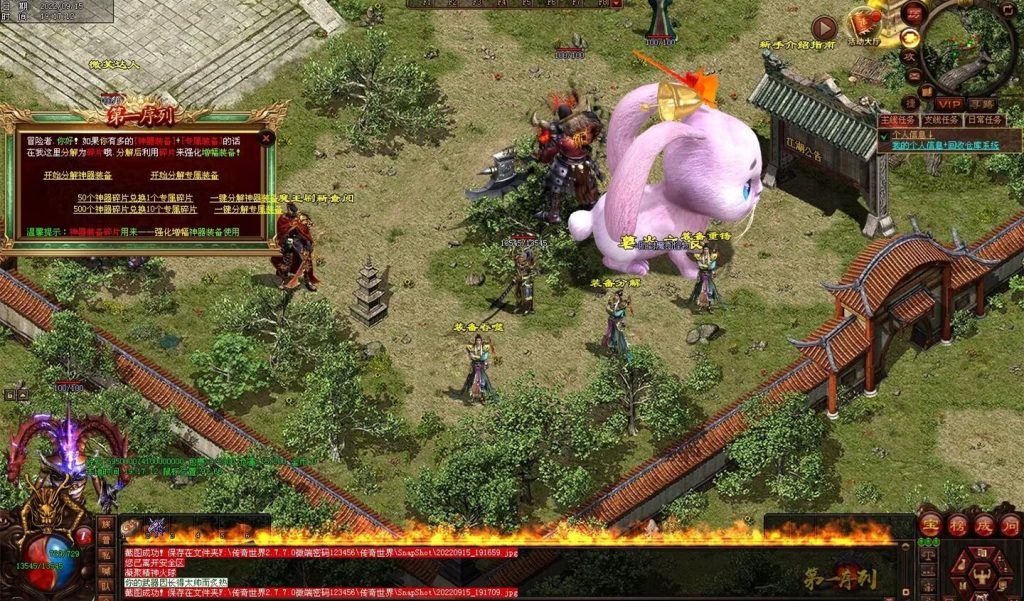
Task: Open 我的个人信息+回收仓库系统 link
Action: [x=945, y=145]
